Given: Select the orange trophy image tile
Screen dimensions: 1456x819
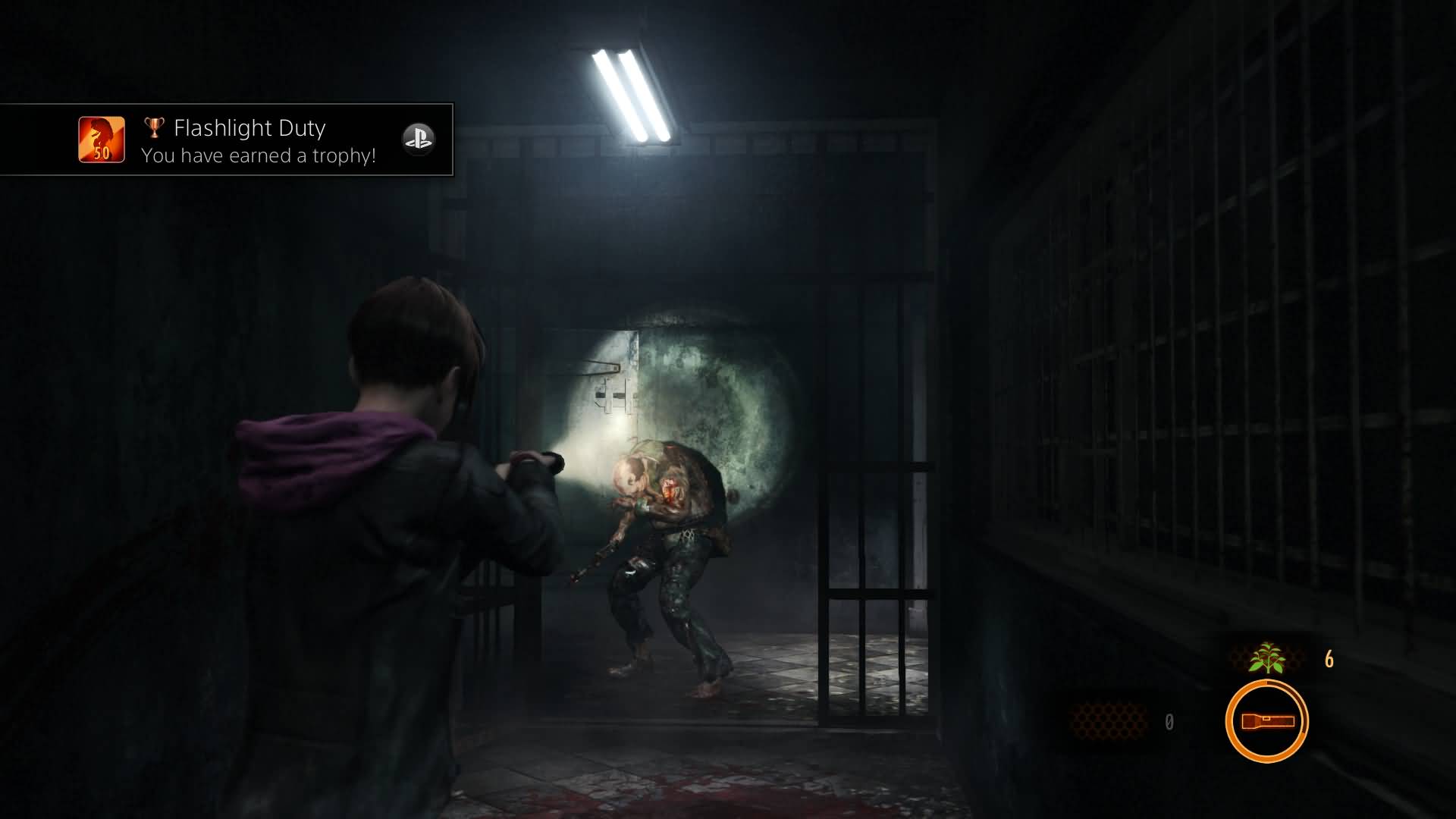Looking at the screenshot, I should coord(102,140).
